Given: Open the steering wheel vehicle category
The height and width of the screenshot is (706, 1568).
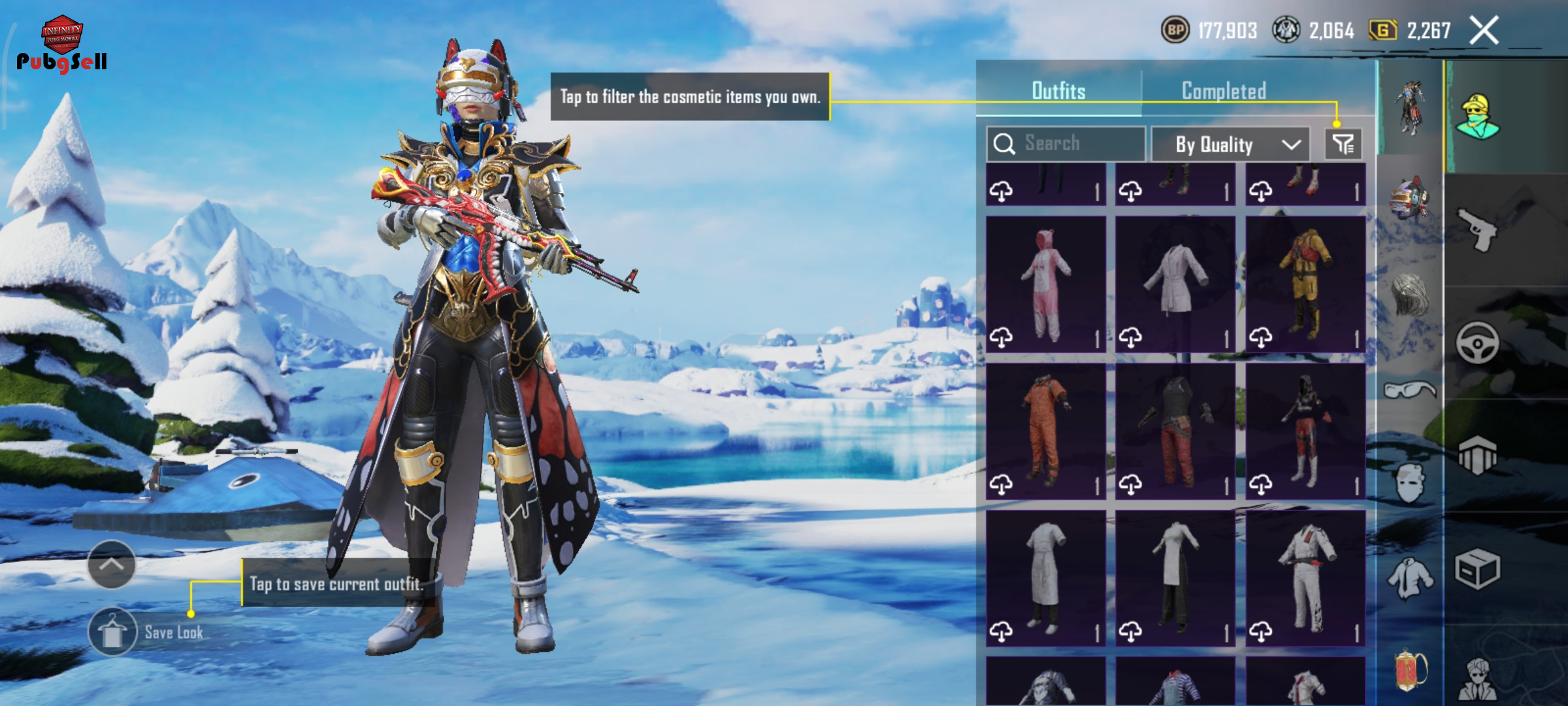Looking at the screenshot, I should (x=1478, y=342).
